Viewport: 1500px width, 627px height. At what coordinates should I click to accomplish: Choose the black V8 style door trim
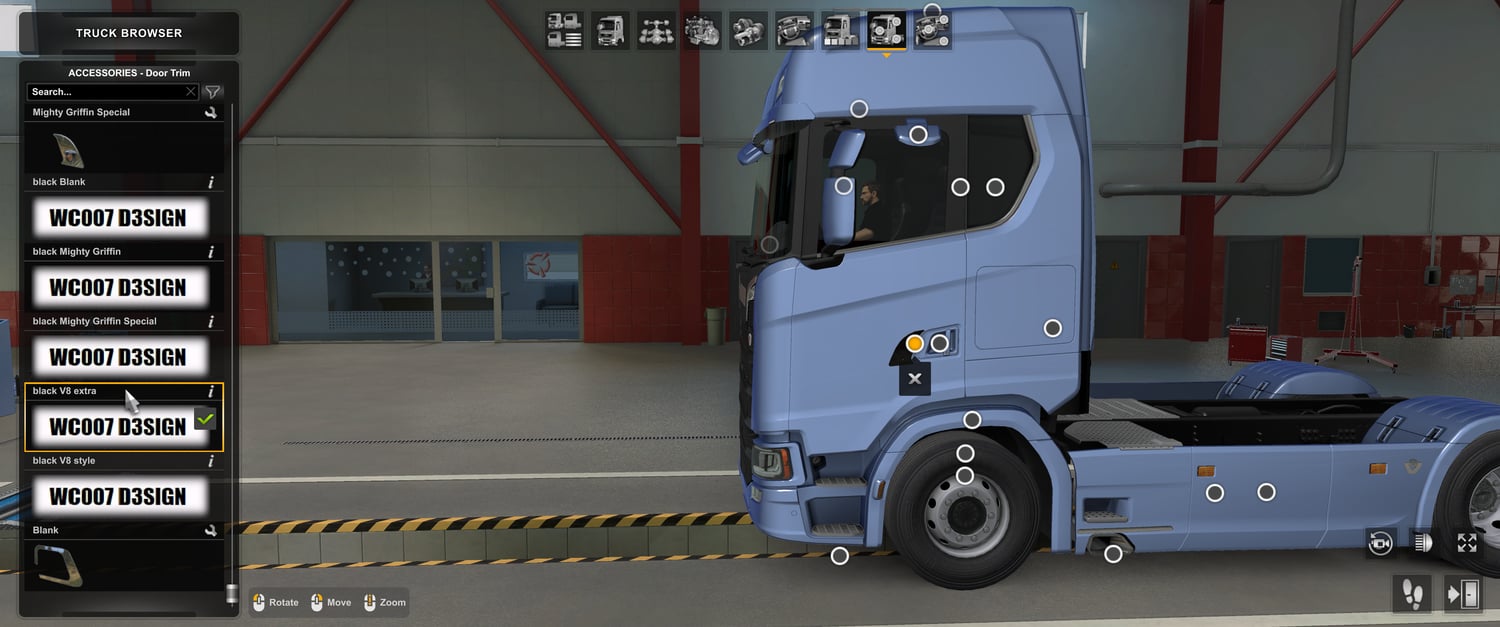click(x=118, y=496)
